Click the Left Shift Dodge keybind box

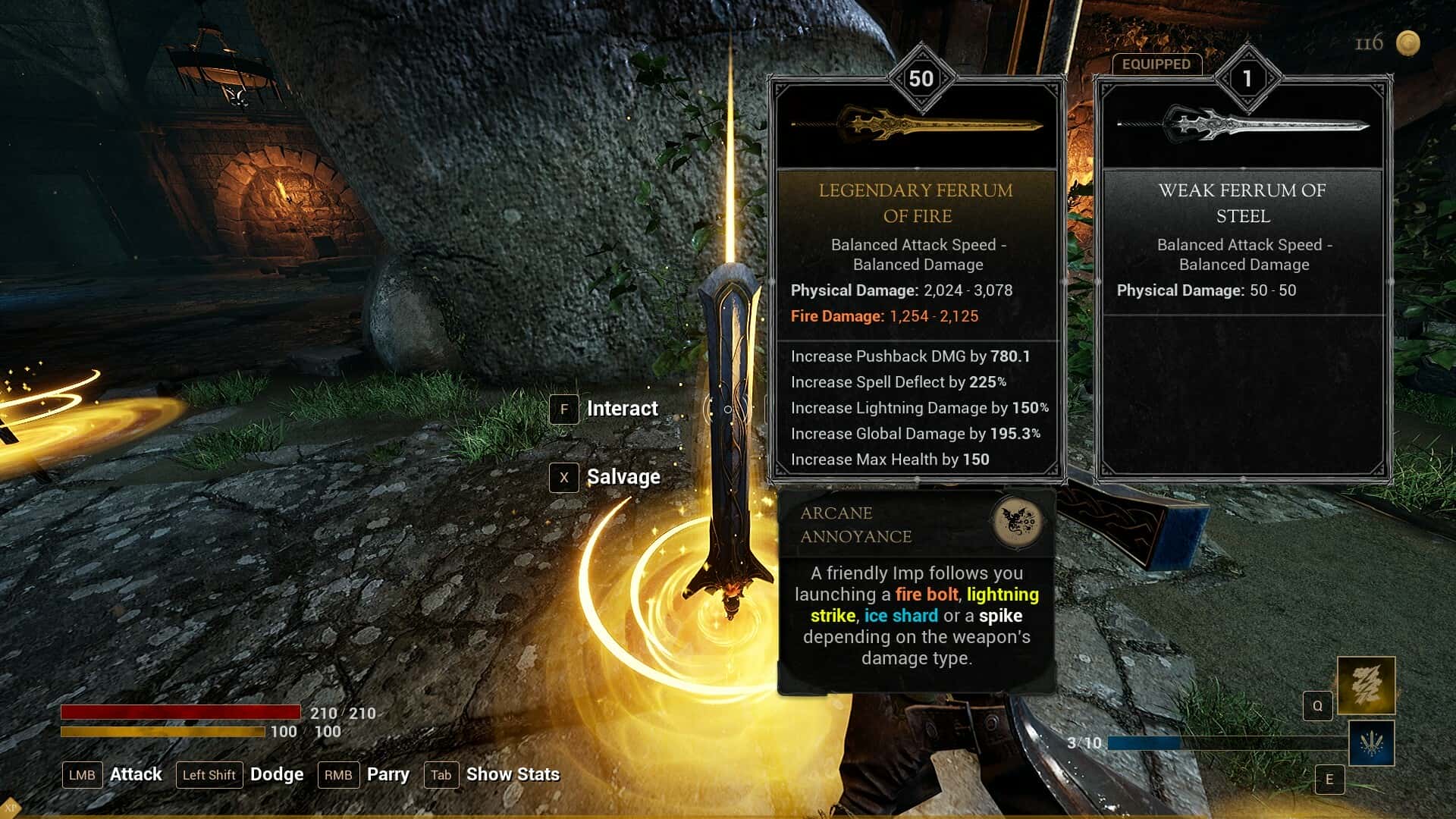coord(209,775)
